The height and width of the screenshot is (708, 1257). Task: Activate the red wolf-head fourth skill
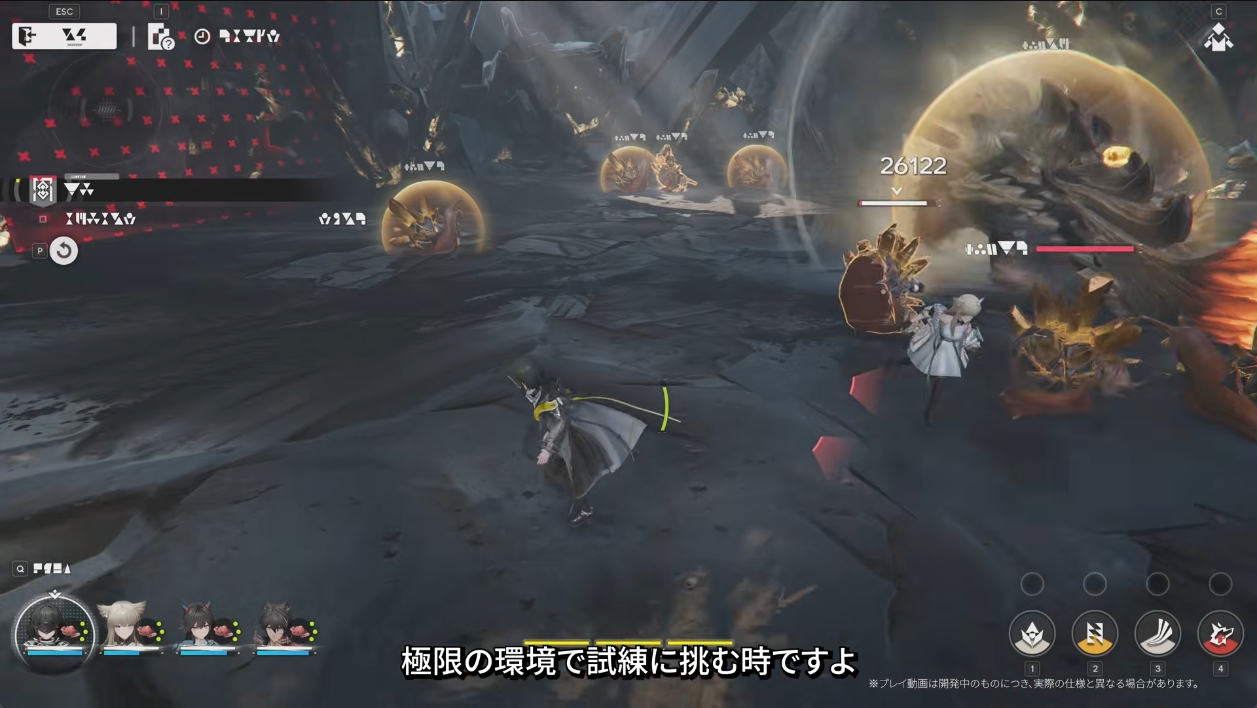pyautogui.click(x=1220, y=633)
